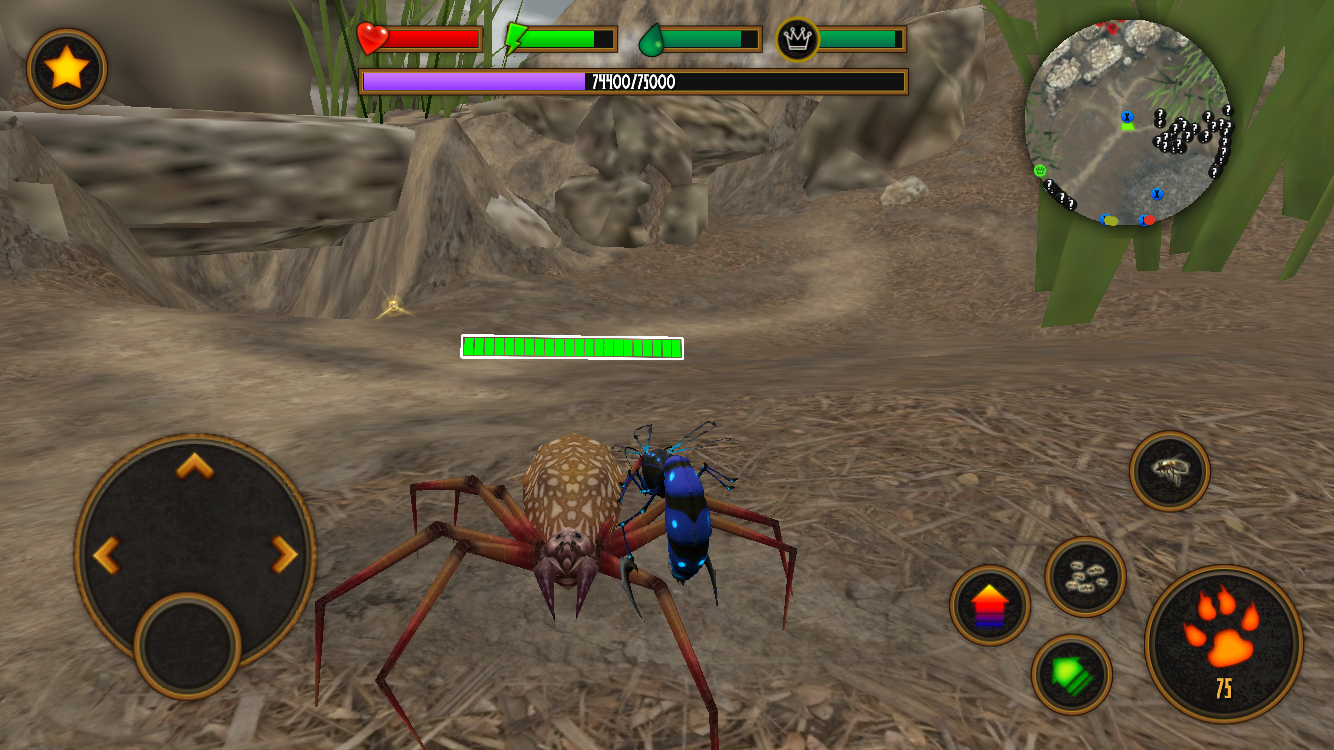Image resolution: width=1334 pixels, height=750 pixels.
Task: Open the gold star missions menu
Action: pos(66,68)
